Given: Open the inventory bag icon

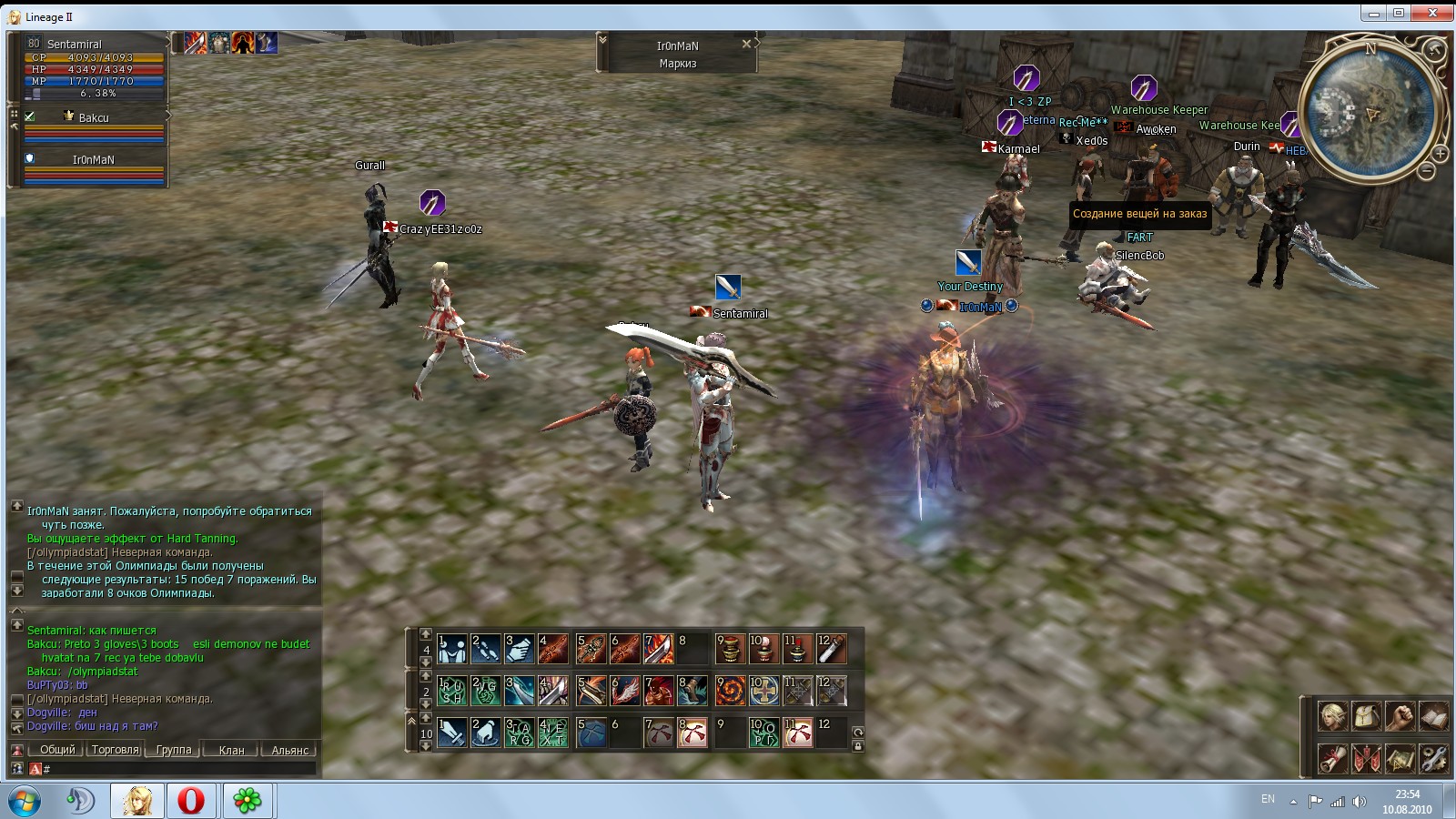Looking at the screenshot, I should [x=1367, y=716].
